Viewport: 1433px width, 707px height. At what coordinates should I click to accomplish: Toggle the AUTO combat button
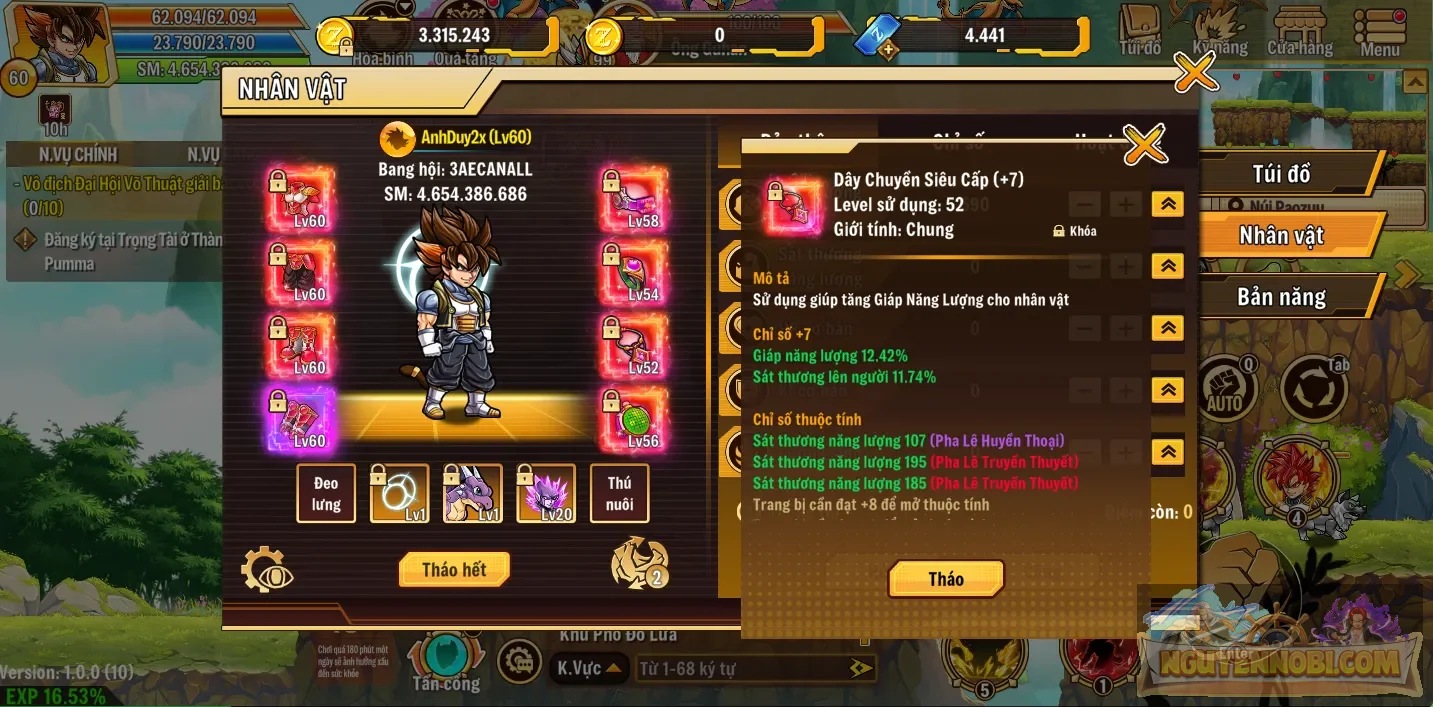pyautogui.click(x=1225, y=388)
